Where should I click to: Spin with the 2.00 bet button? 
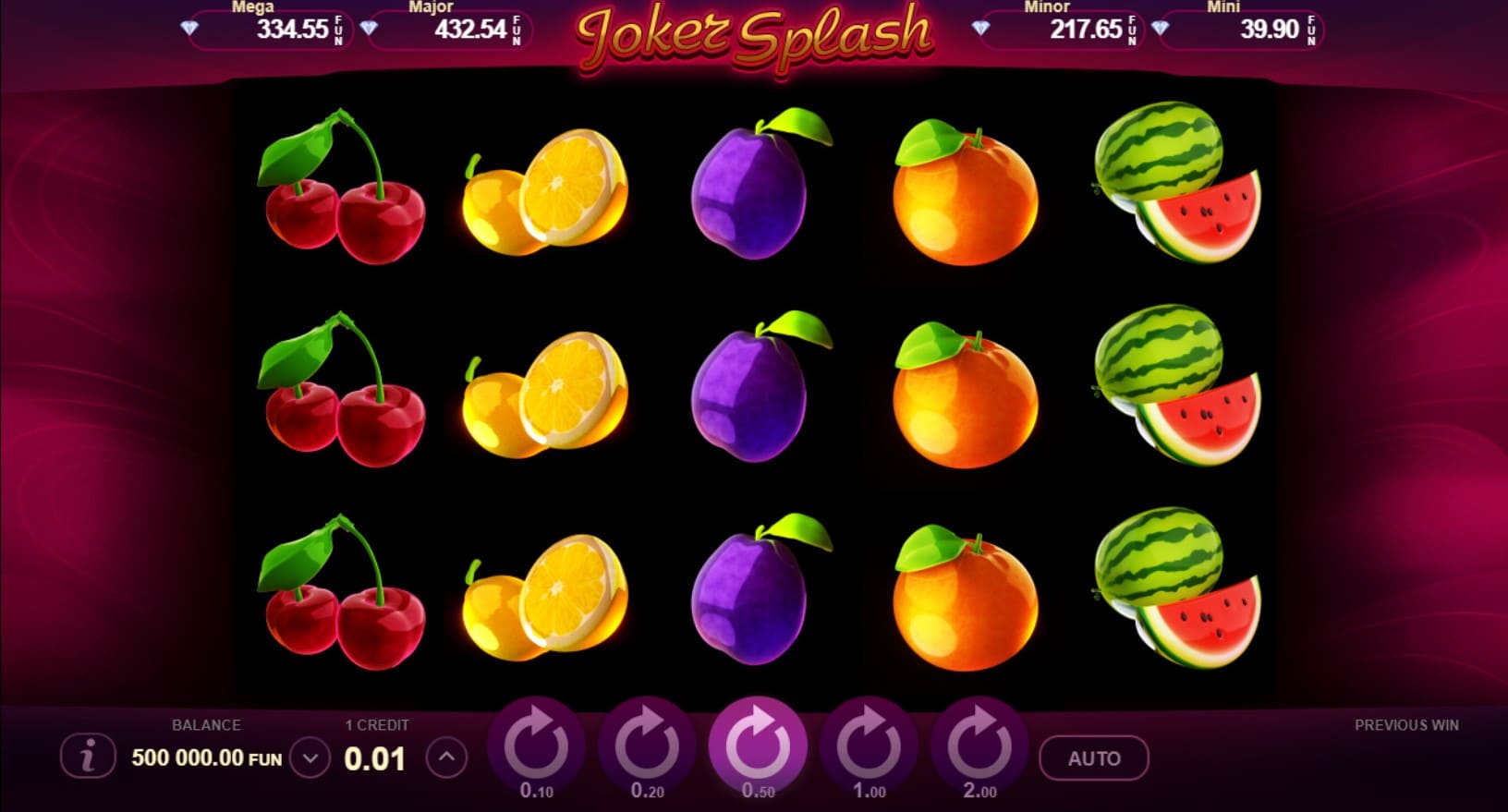(979, 745)
